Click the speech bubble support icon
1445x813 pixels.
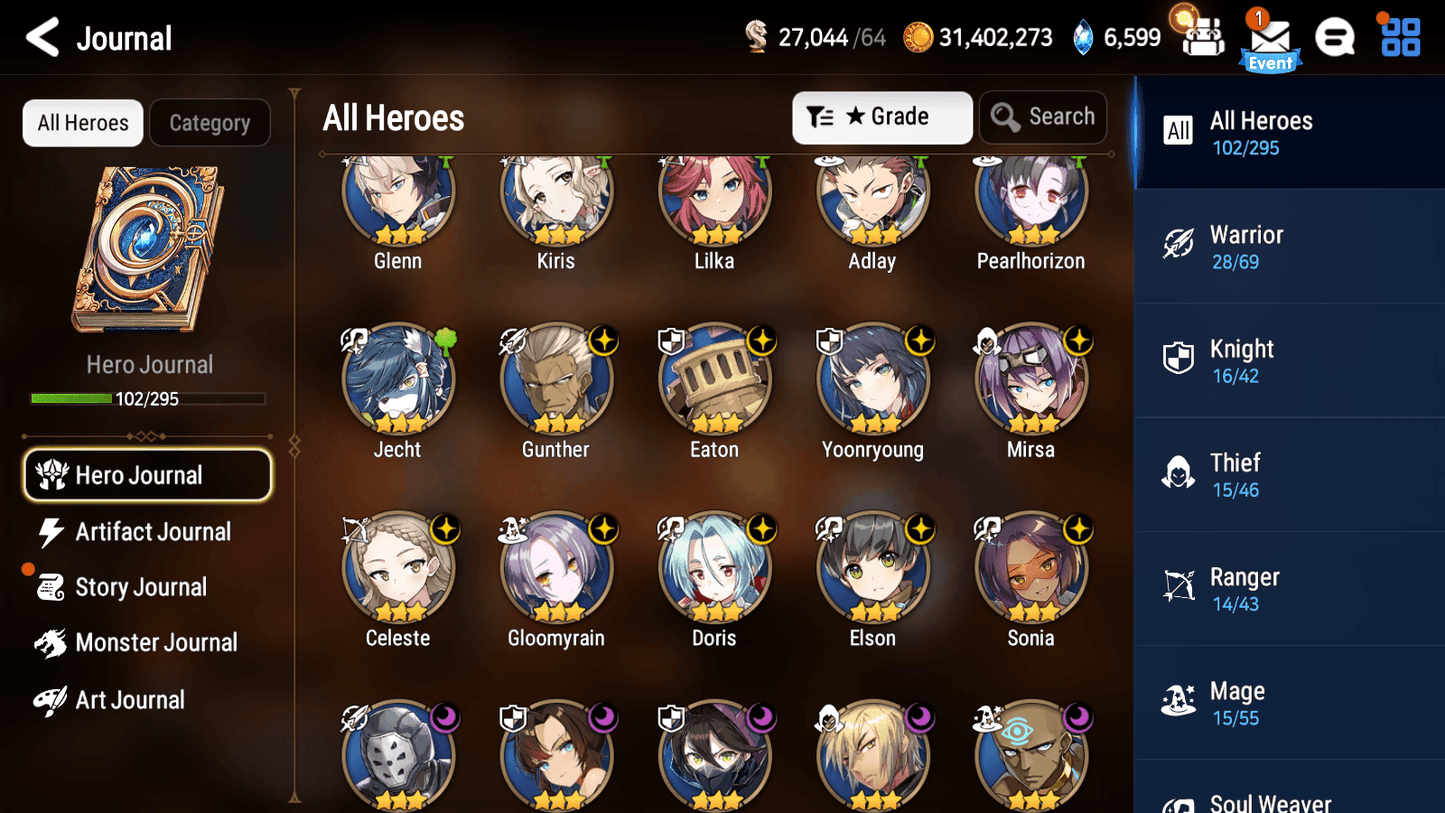(x=1335, y=37)
